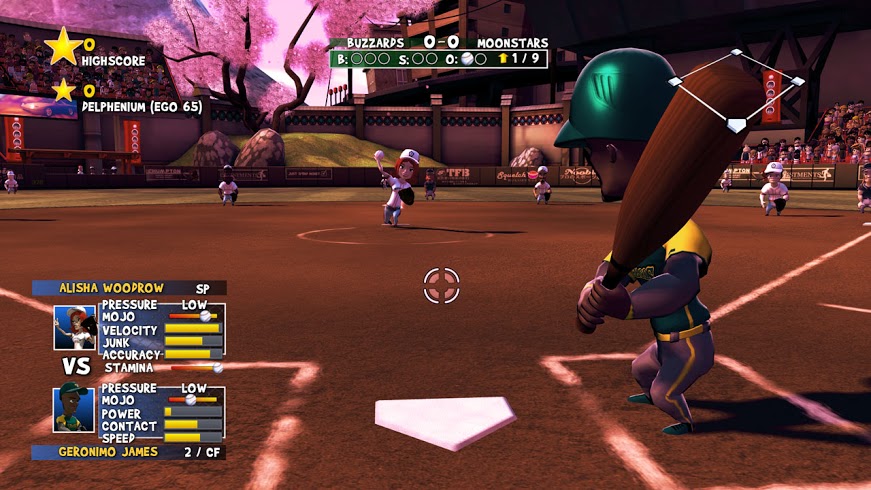Click the base runner diamond indicator
This screenshot has width=871, height=490.
(x=736, y=91)
